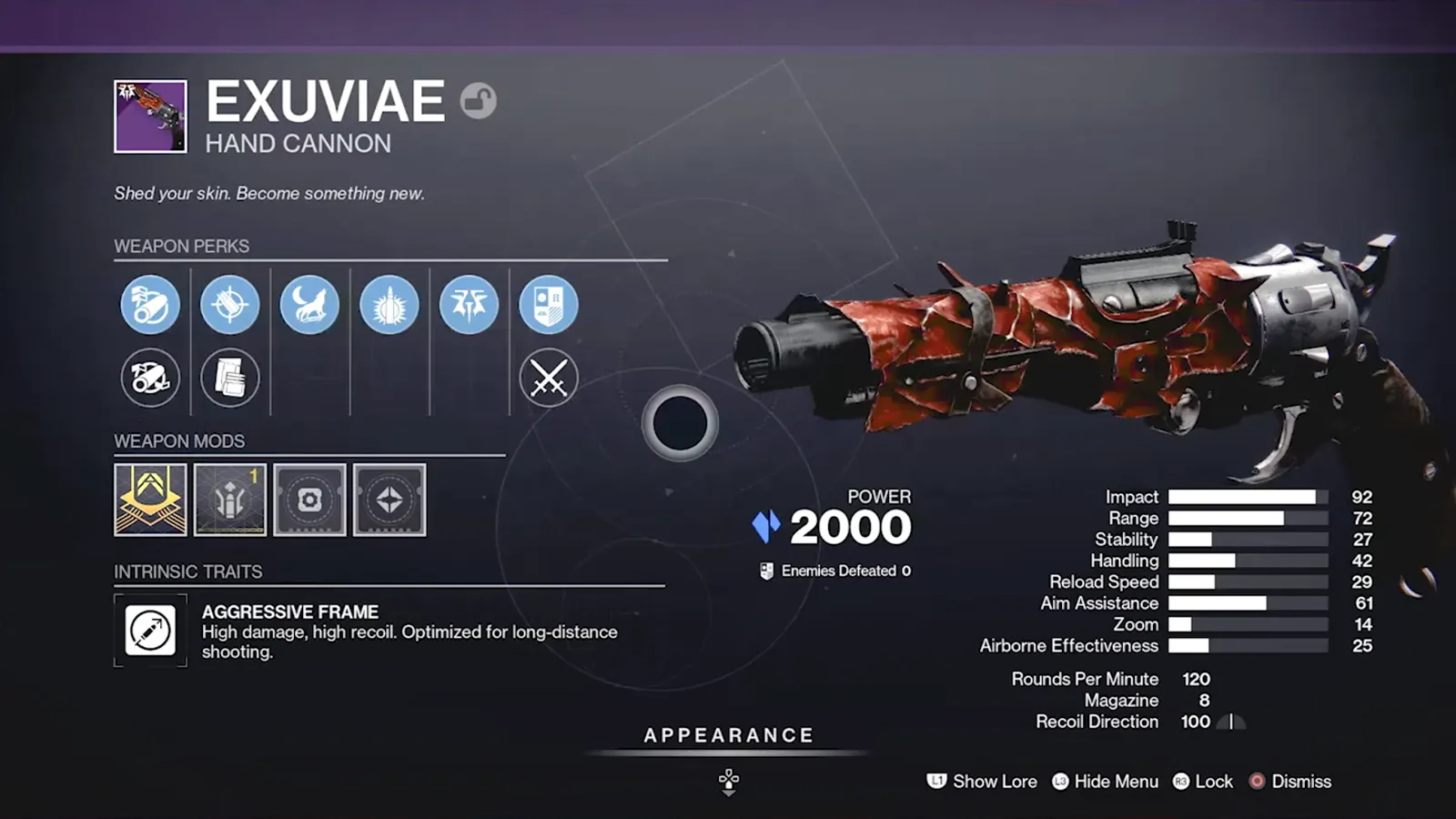Select the explosive bullet perk icon
Image resolution: width=1456 pixels, height=819 pixels.
pyautogui.click(x=389, y=305)
